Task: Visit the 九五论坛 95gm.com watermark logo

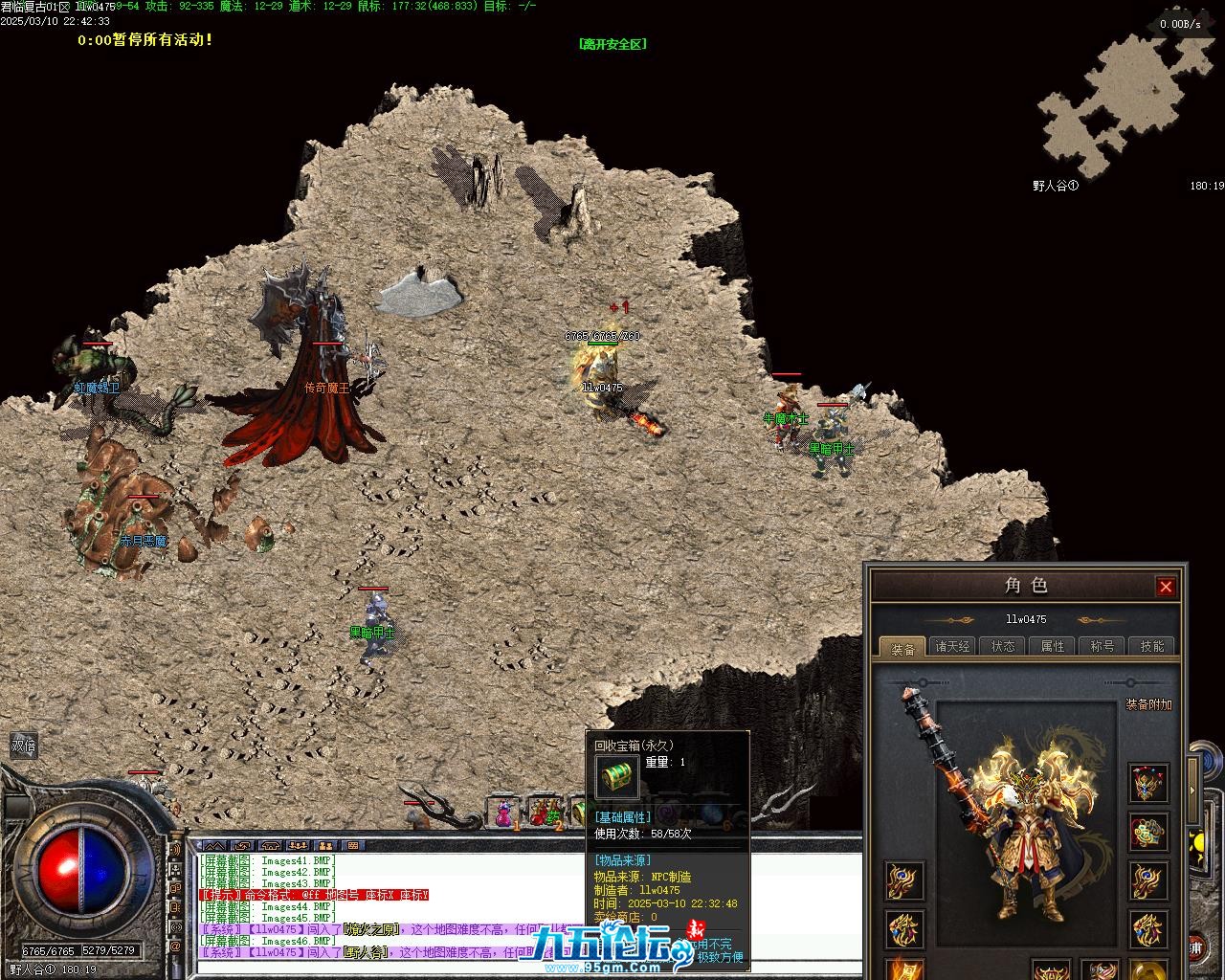Action: coord(603,949)
